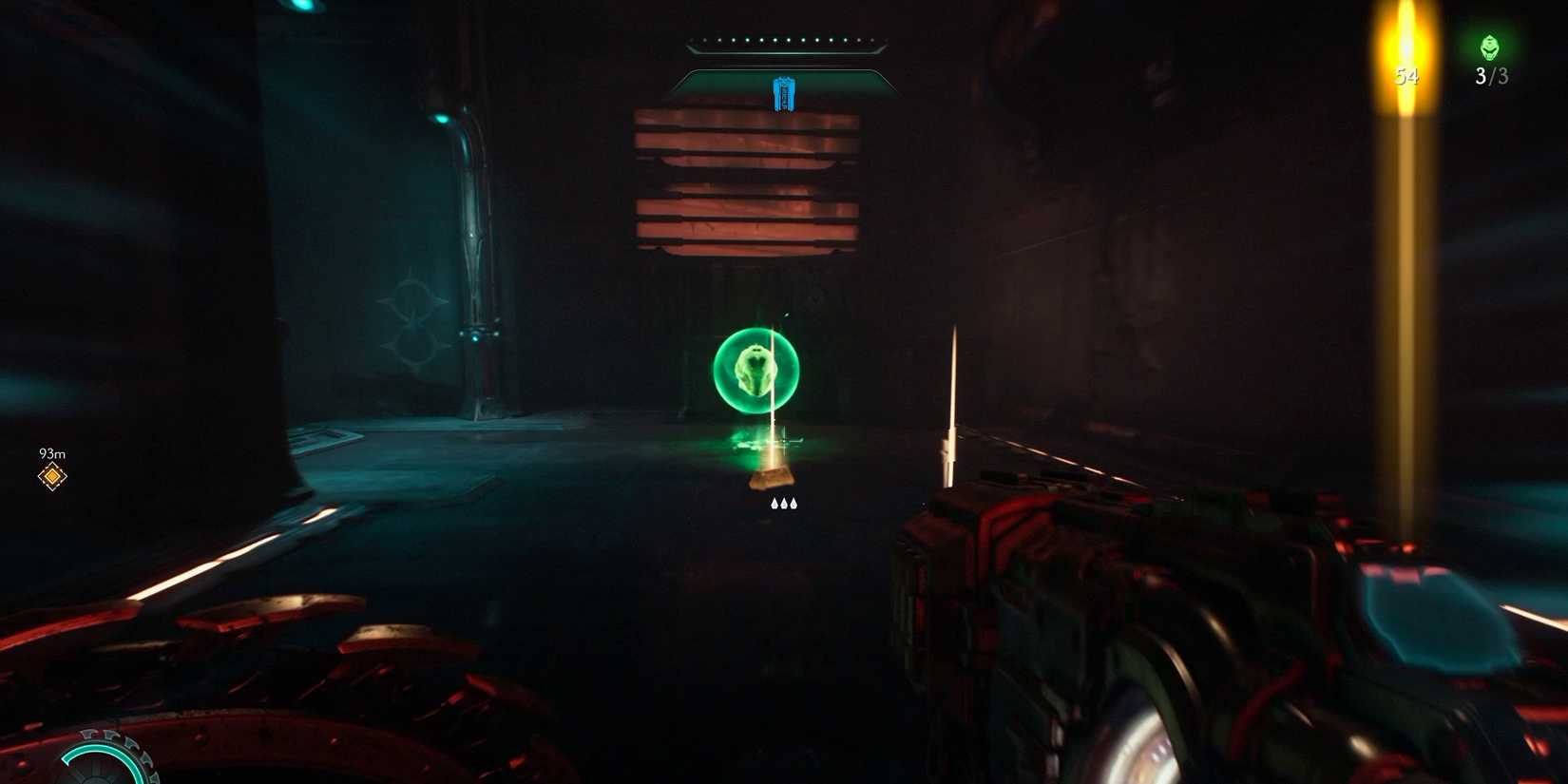Select the blue battery pickup icon
The height and width of the screenshot is (784, 1568).
coord(784,93)
